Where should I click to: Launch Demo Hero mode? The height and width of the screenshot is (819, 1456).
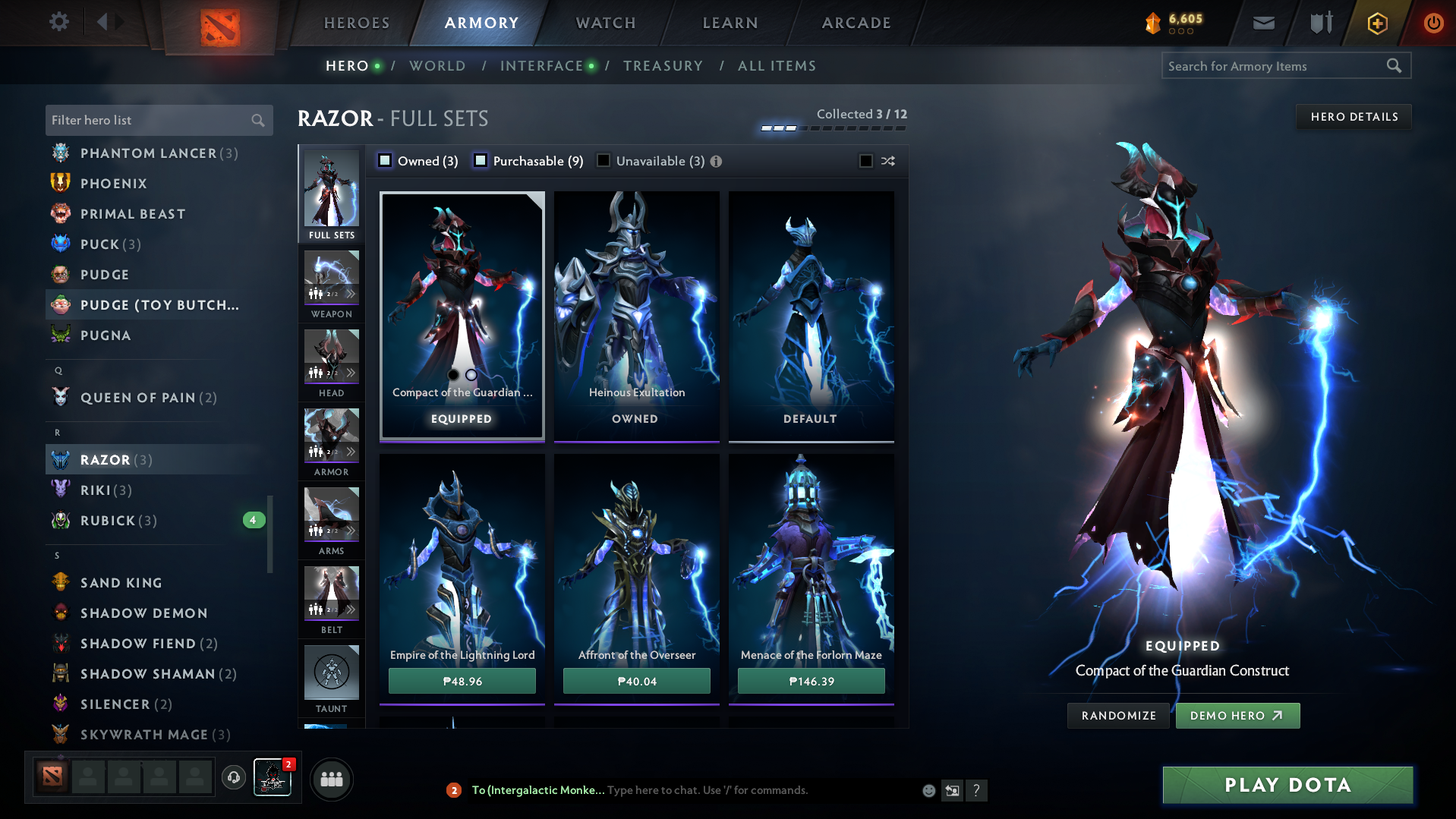[x=1237, y=716]
